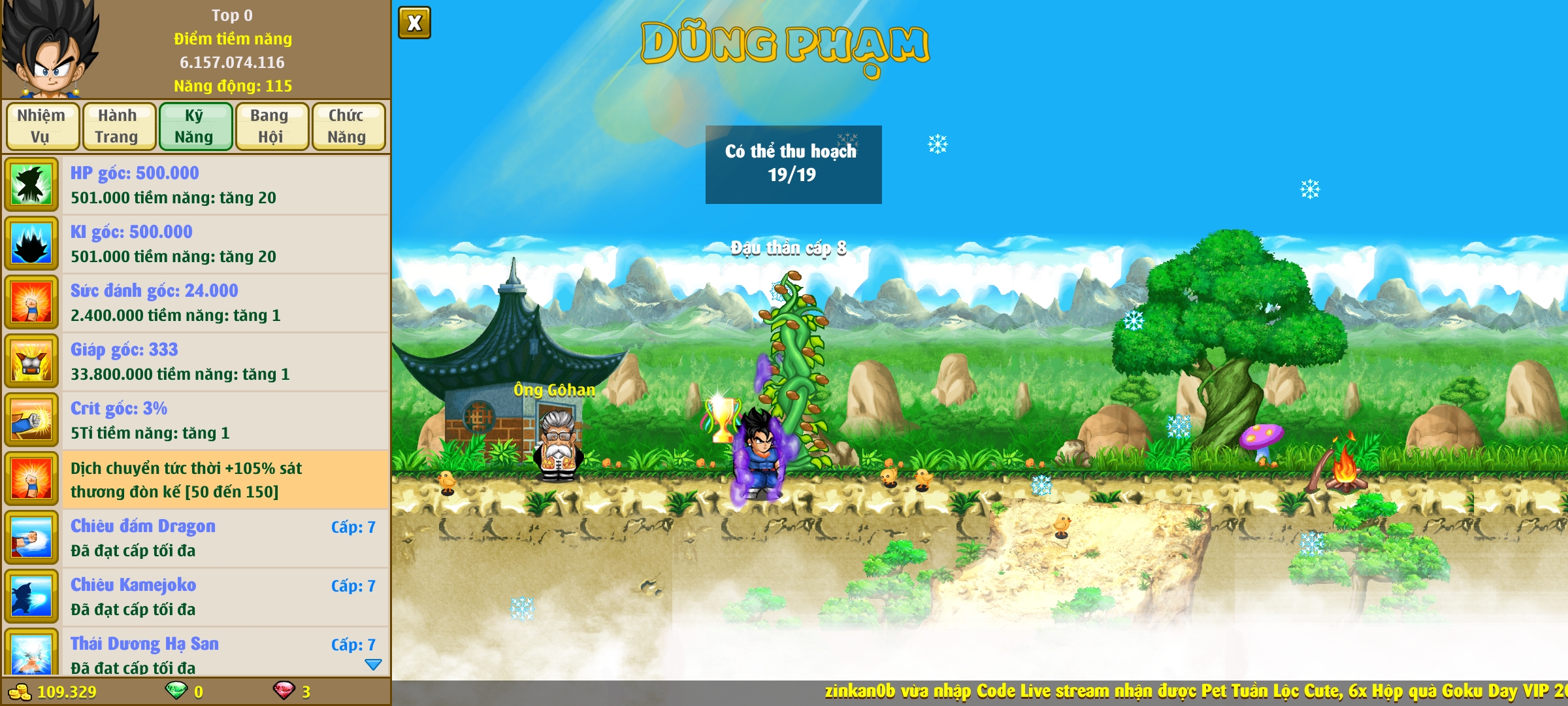This screenshot has height=706, width=1568.
Task: Select the Crit gốc row
Action: click(x=196, y=420)
